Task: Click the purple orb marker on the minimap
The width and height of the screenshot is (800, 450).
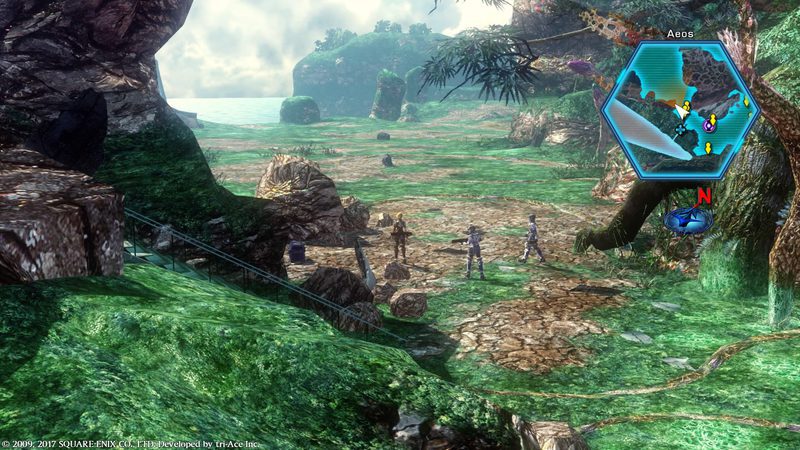Action: tap(709, 123)
